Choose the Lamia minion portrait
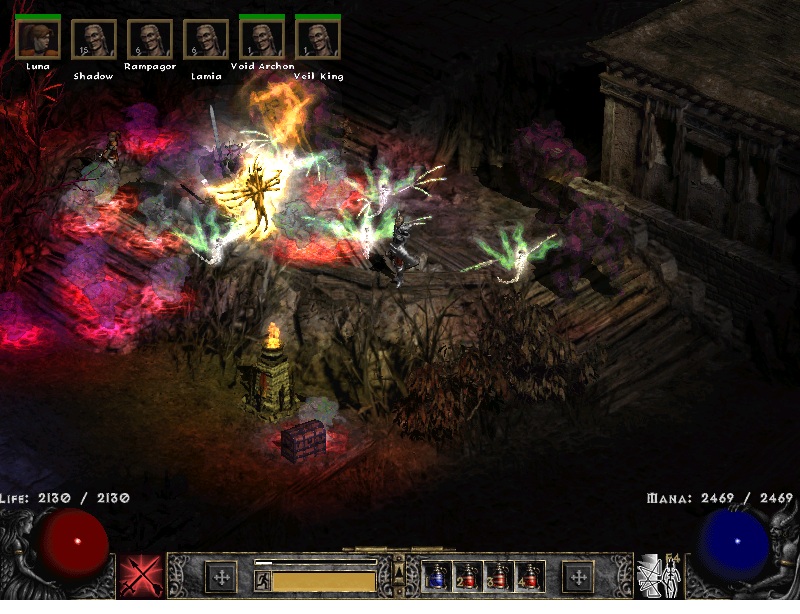Screen dimensions: 800x614 point(205,39)
